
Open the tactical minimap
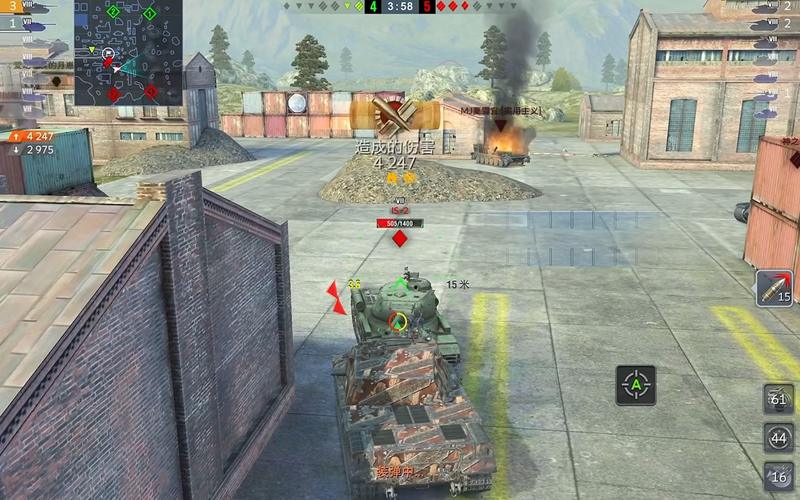coord(128,53)
